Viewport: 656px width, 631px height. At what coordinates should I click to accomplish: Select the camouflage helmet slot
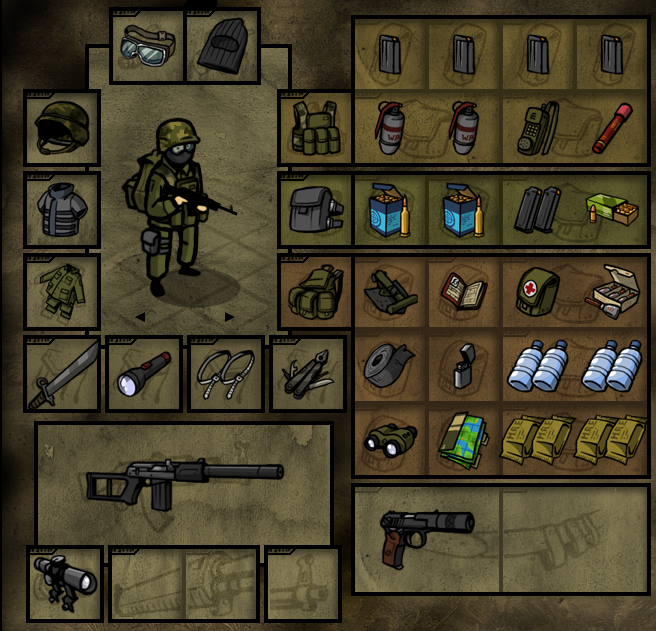point(62,127)
